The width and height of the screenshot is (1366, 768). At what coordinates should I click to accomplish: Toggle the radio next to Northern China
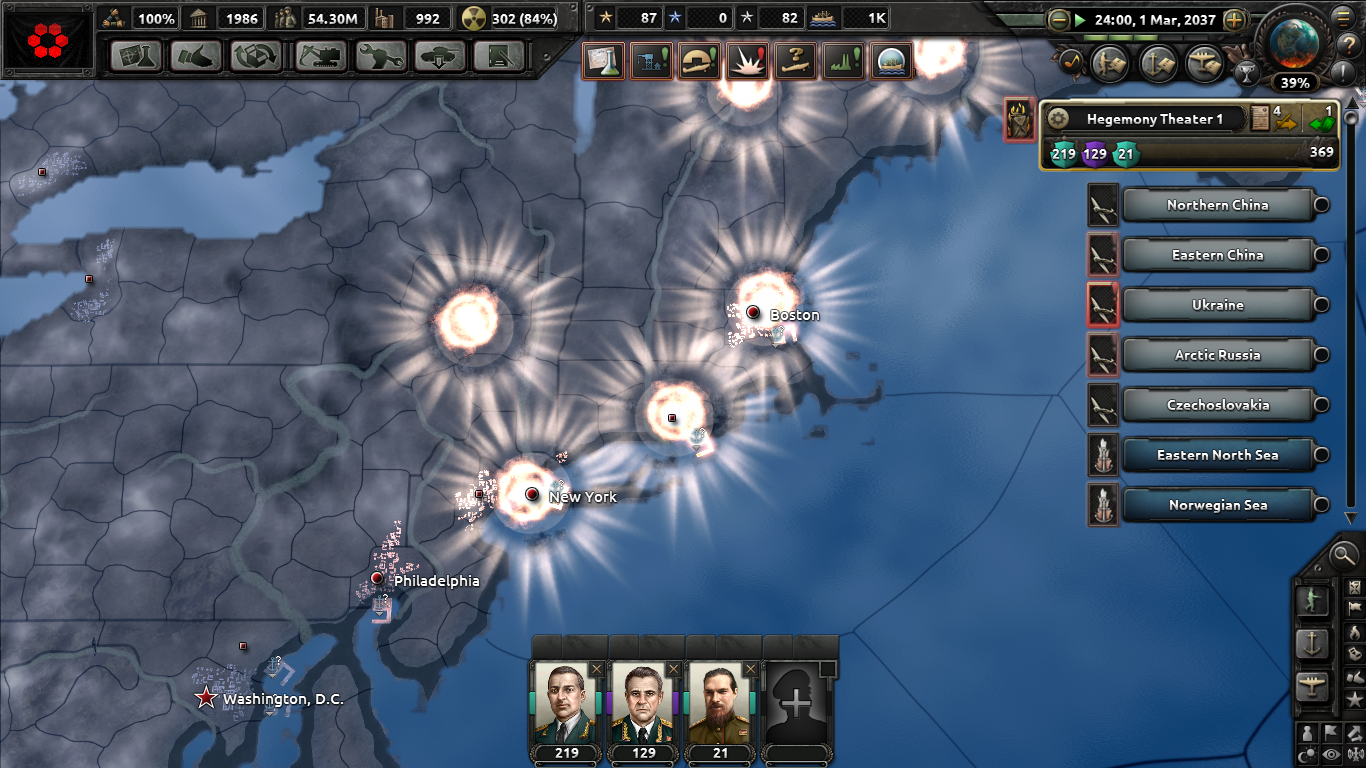click(x=1320, y=205)
